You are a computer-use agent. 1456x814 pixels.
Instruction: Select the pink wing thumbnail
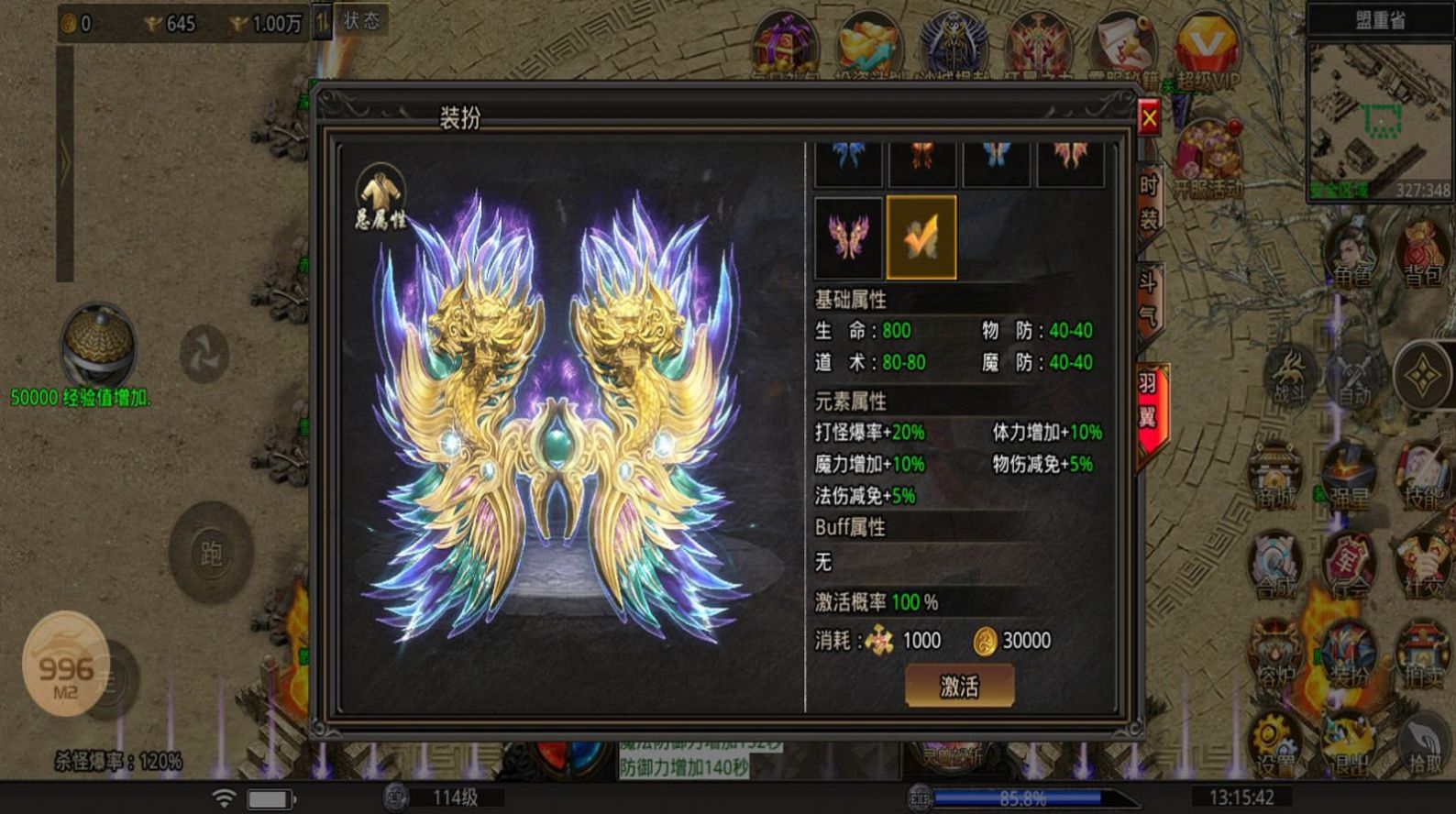[847, 236]
